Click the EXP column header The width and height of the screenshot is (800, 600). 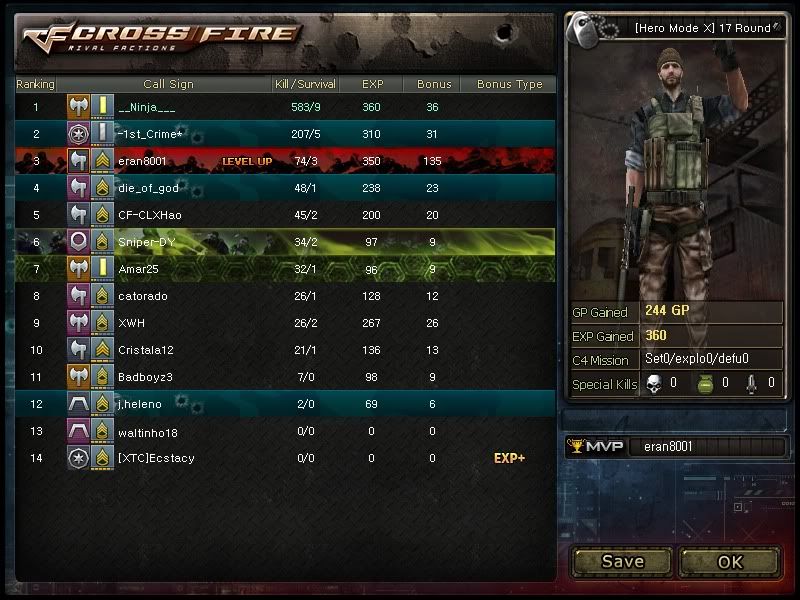coord(372,84)
